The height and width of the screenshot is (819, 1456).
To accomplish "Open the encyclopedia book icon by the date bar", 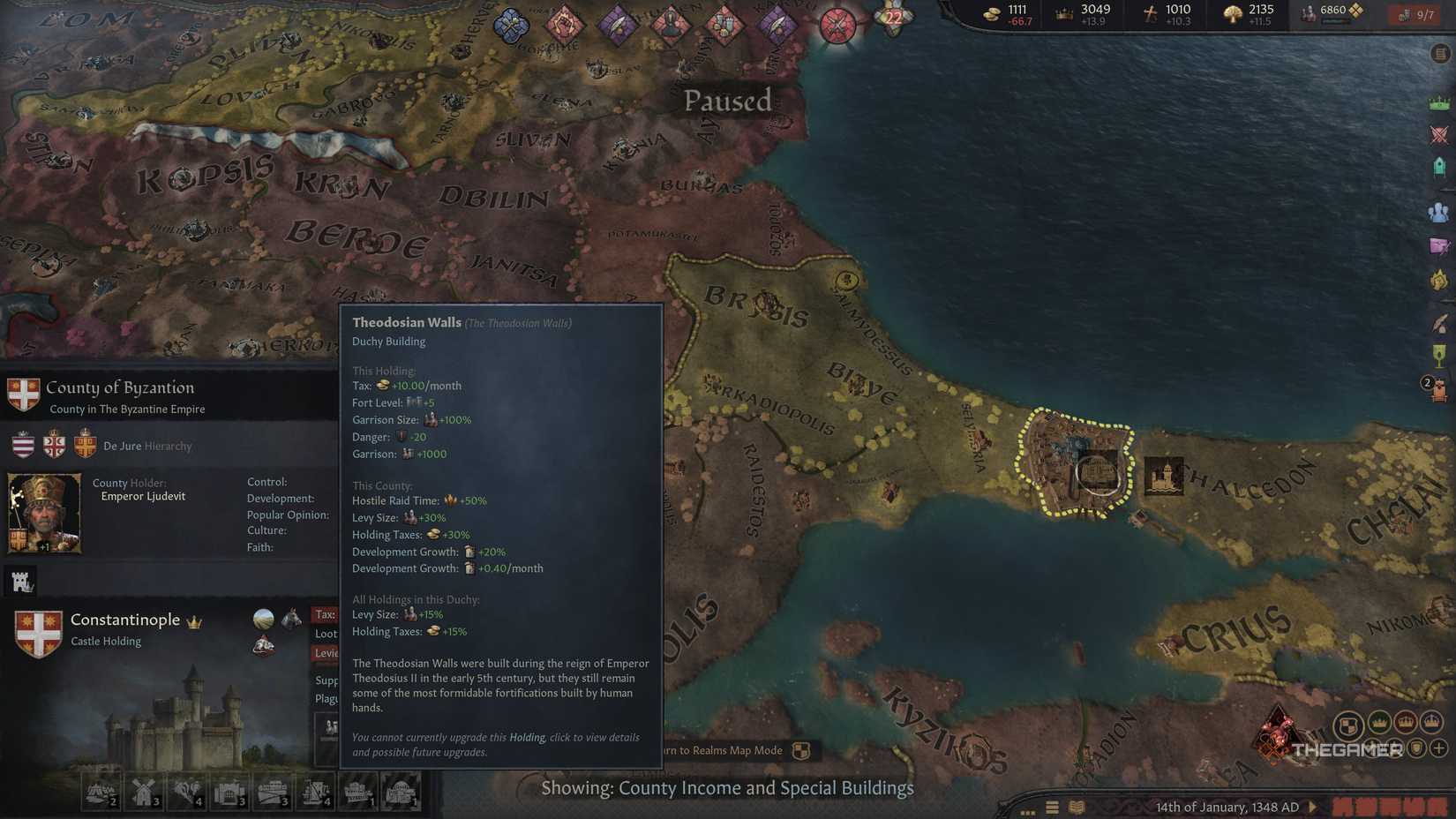I will [x=1077, y=807].
